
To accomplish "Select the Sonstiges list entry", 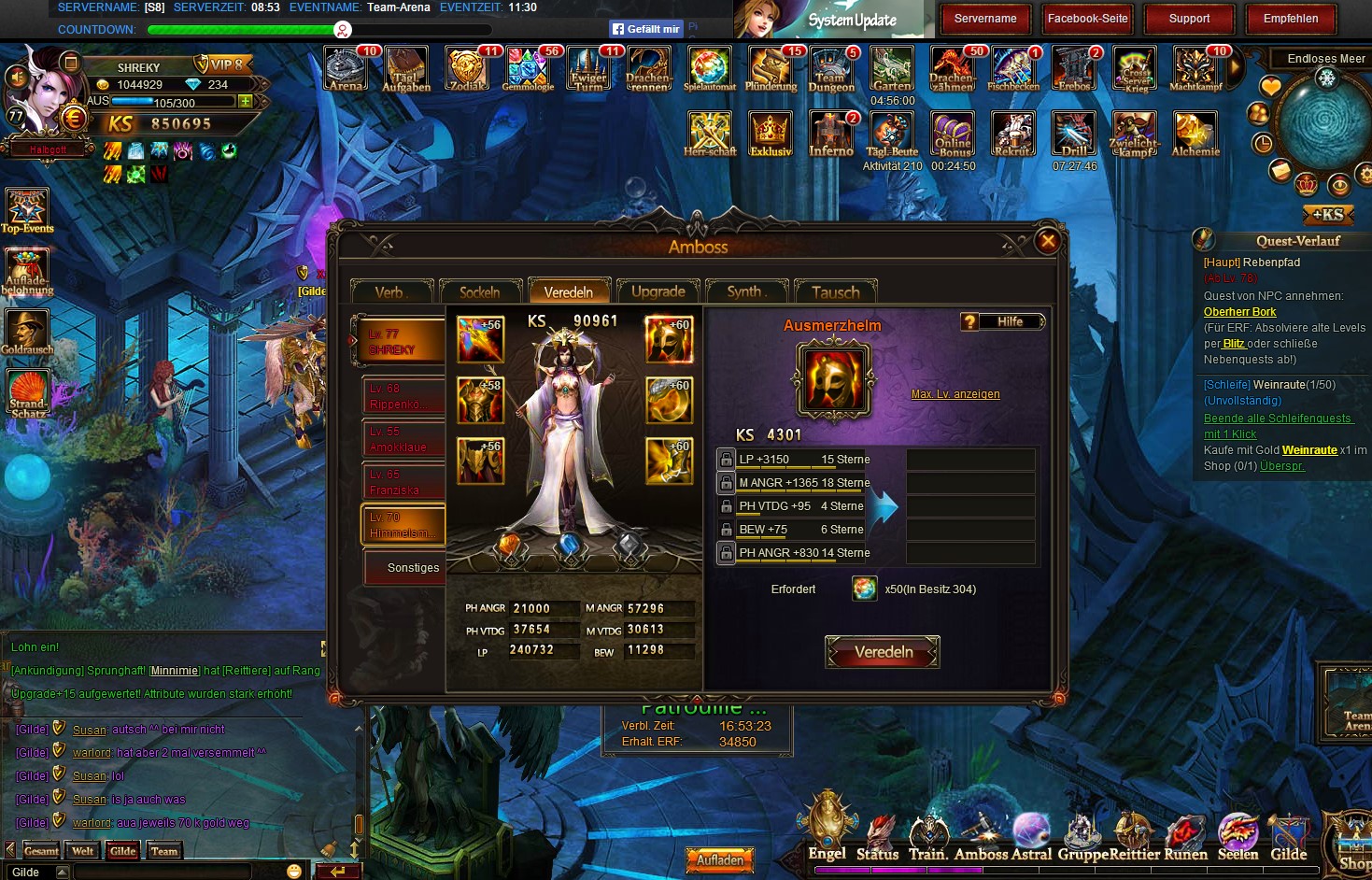I will point(403,568).
